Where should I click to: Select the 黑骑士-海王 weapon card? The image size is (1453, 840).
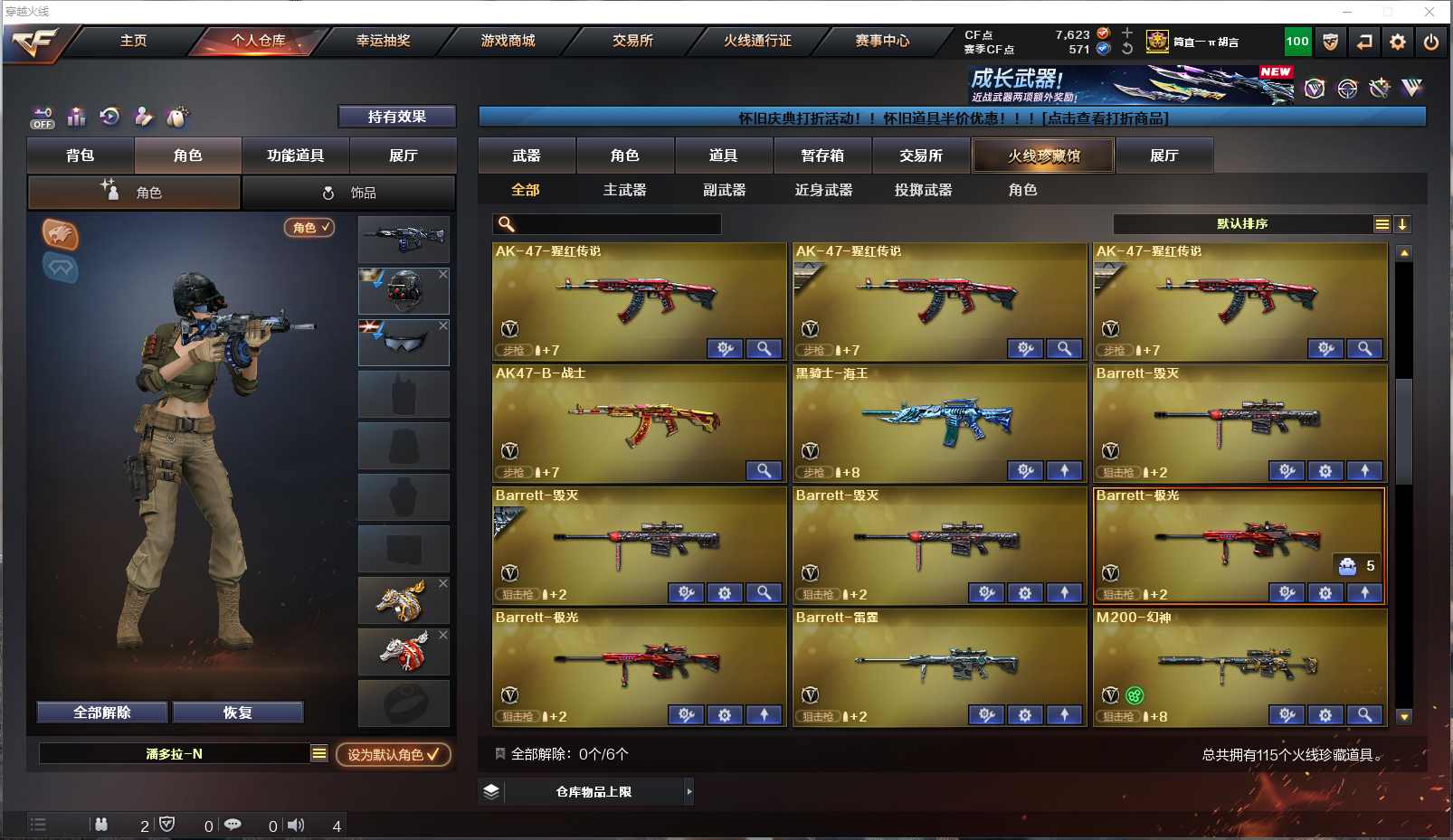pos(939,423)
